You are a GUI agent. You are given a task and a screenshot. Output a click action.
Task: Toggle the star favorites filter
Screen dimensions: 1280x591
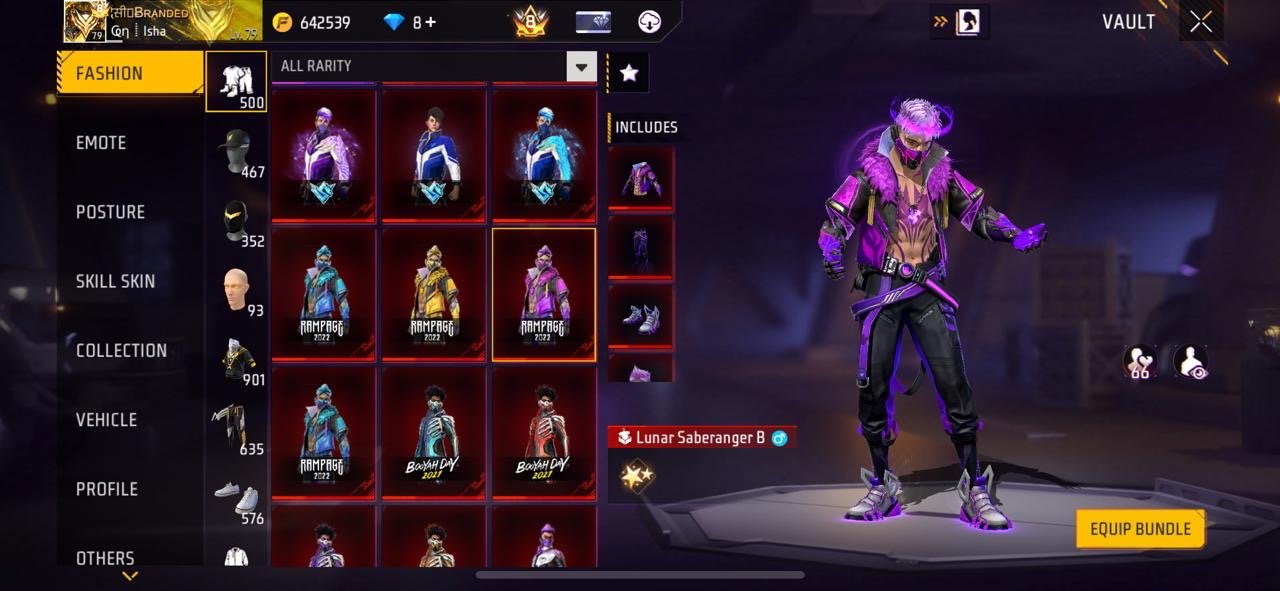629,72
